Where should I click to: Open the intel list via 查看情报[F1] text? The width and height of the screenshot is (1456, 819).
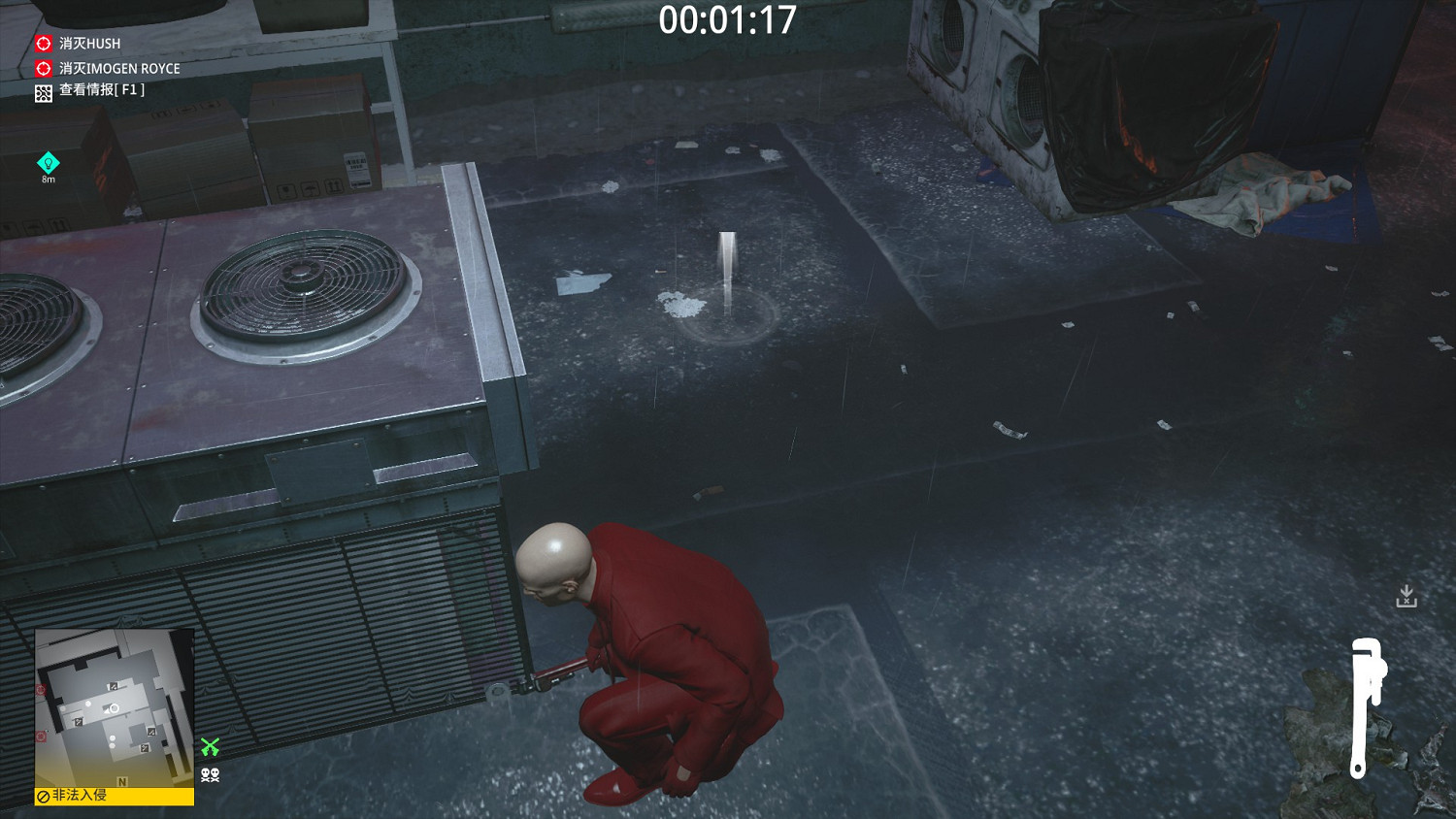click(x=102, y=93)
